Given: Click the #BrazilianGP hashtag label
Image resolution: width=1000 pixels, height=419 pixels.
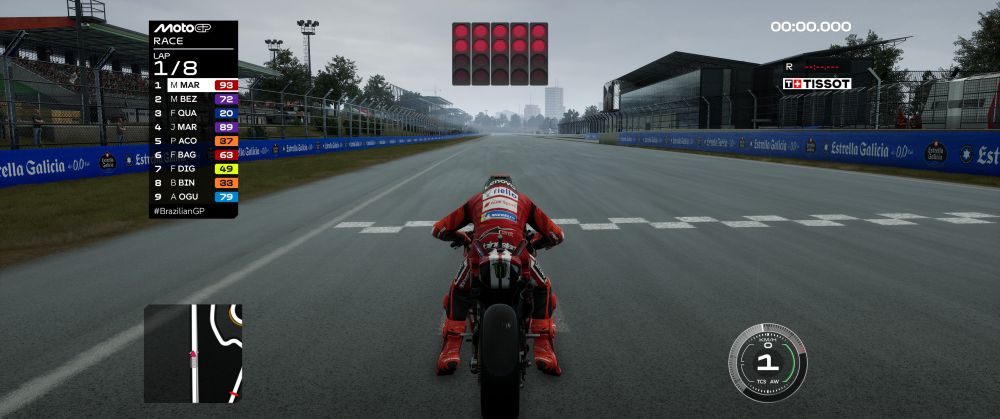Looking at the screenshot, I should tap(178, 212).
